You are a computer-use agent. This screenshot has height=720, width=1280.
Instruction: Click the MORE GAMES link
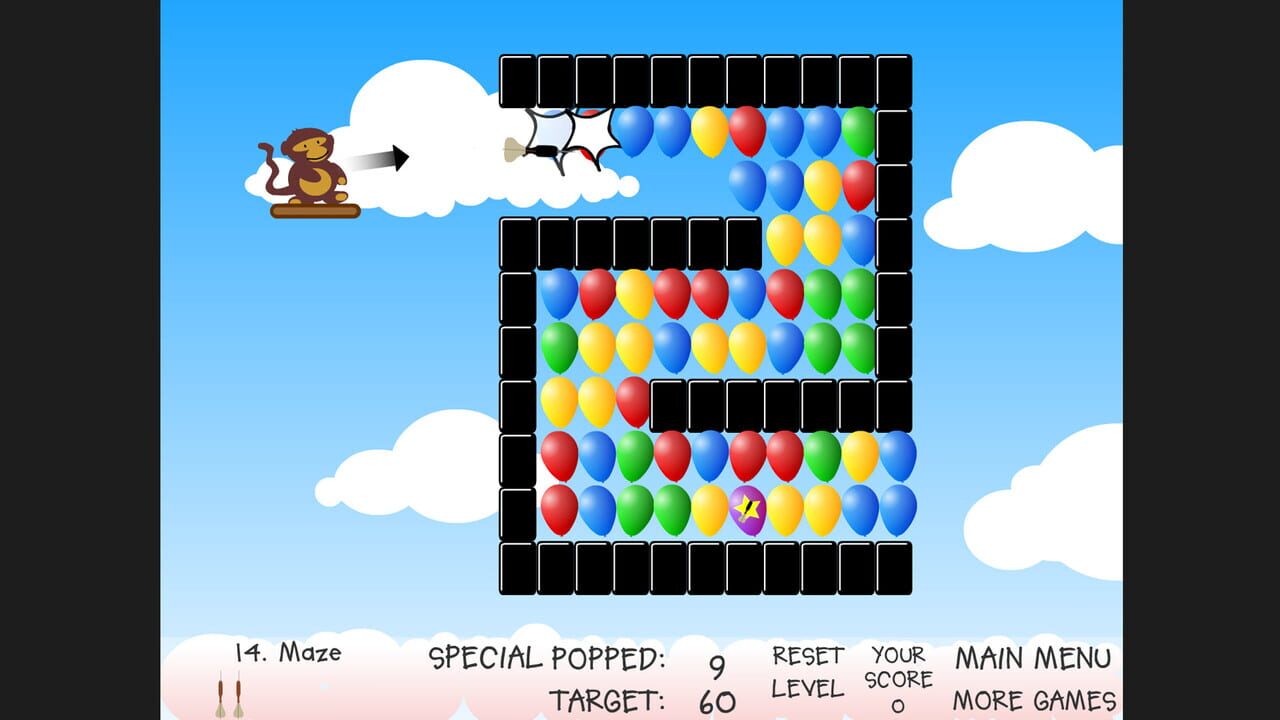pos(1036,698)
